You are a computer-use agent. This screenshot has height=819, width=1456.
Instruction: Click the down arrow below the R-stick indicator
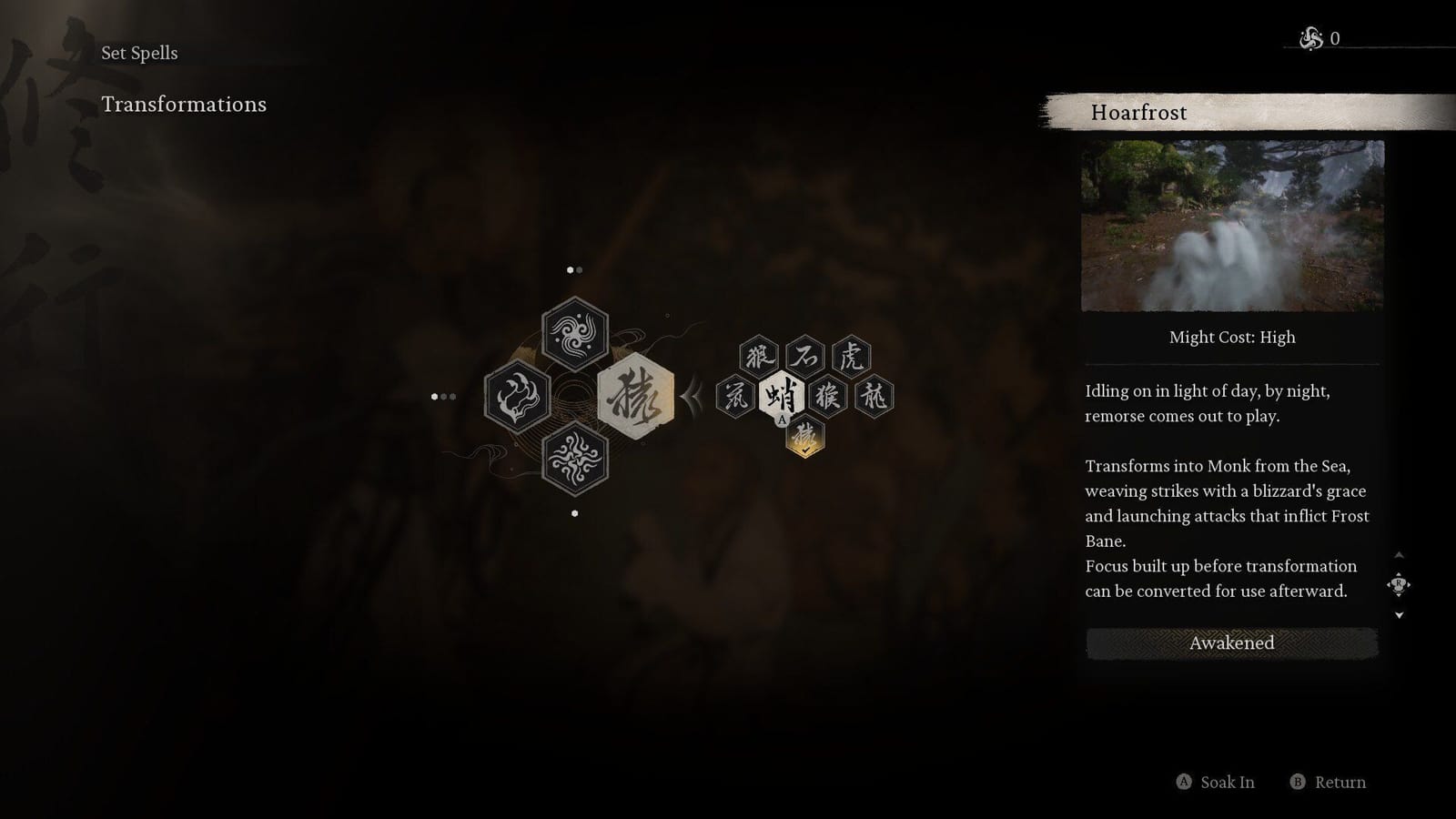1399,613
